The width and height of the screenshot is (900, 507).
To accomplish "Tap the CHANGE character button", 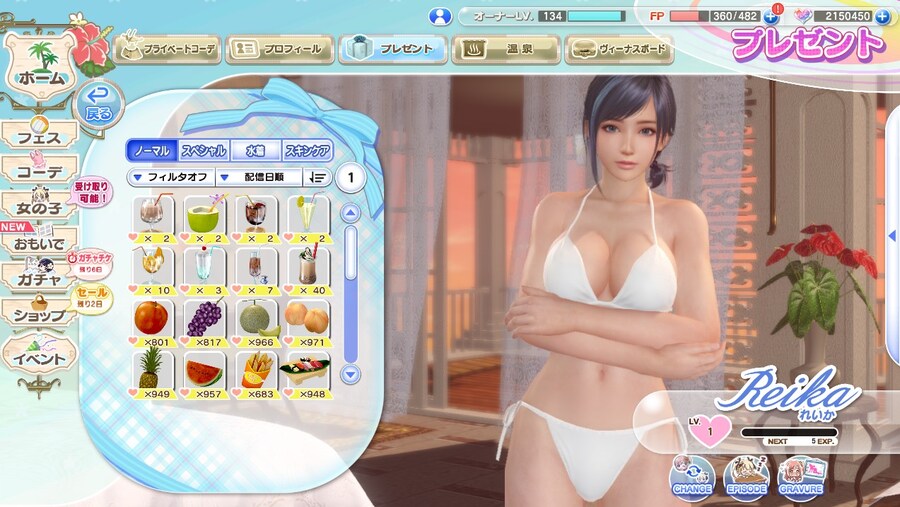I will coord(692,475).
